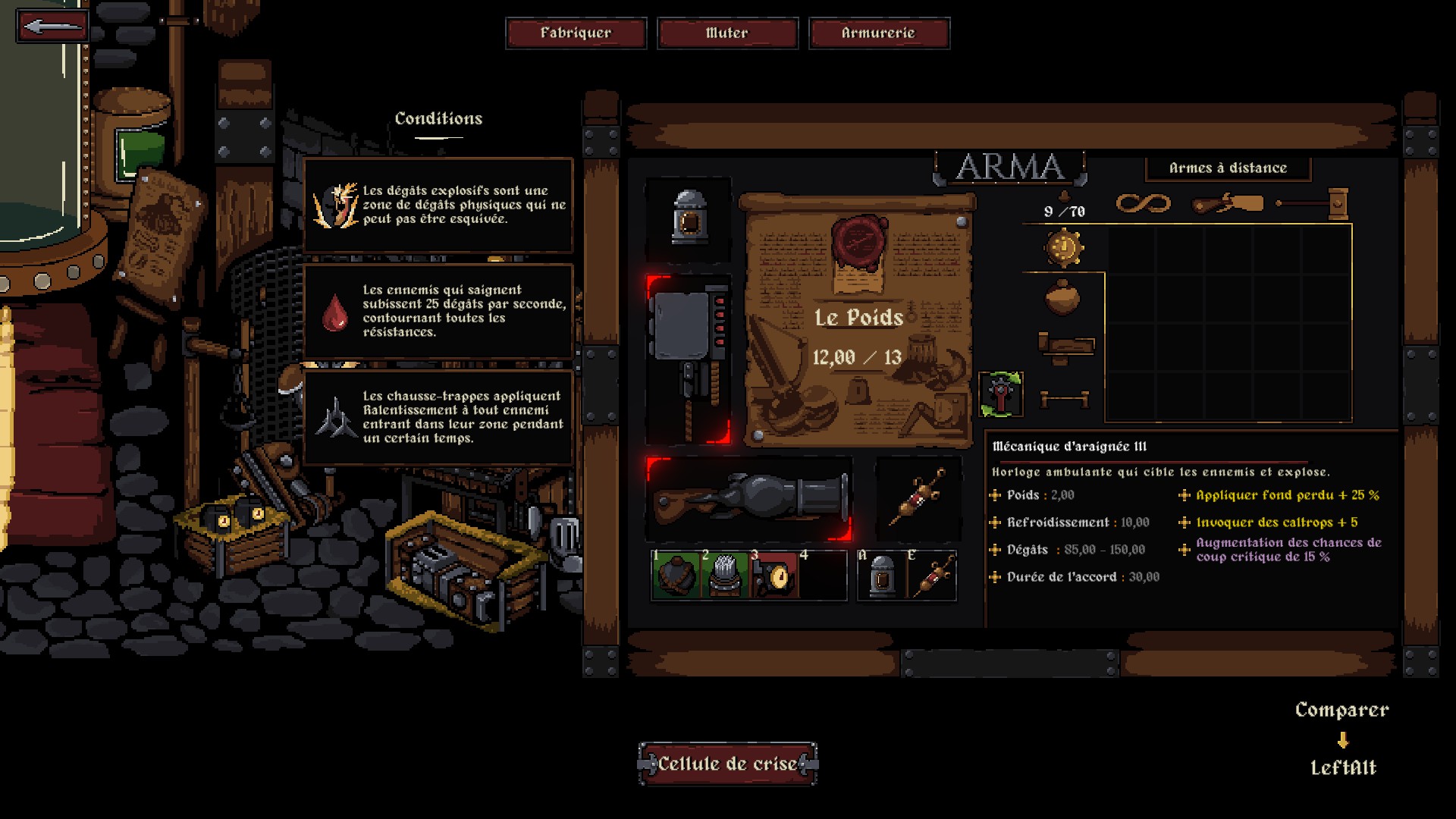This screenshot has width=1456, height=819.
Task: Show all items with the infinity filter
Action: [x=1143, y=203]
